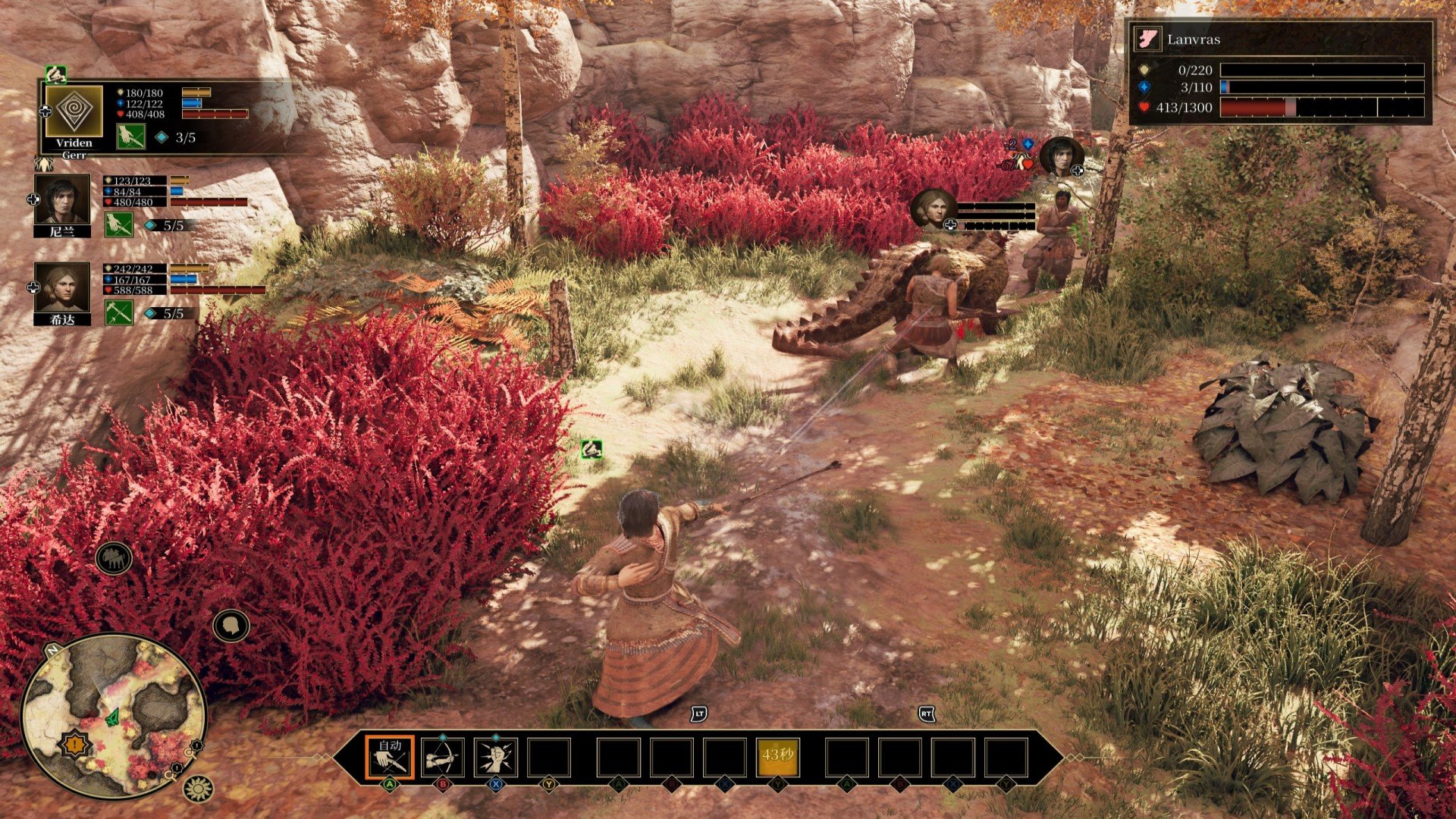Select Vriden Gerr's spiral portrait
Image resolution: width=1456 pixels, height=819 pixels.
pos(74,112)
